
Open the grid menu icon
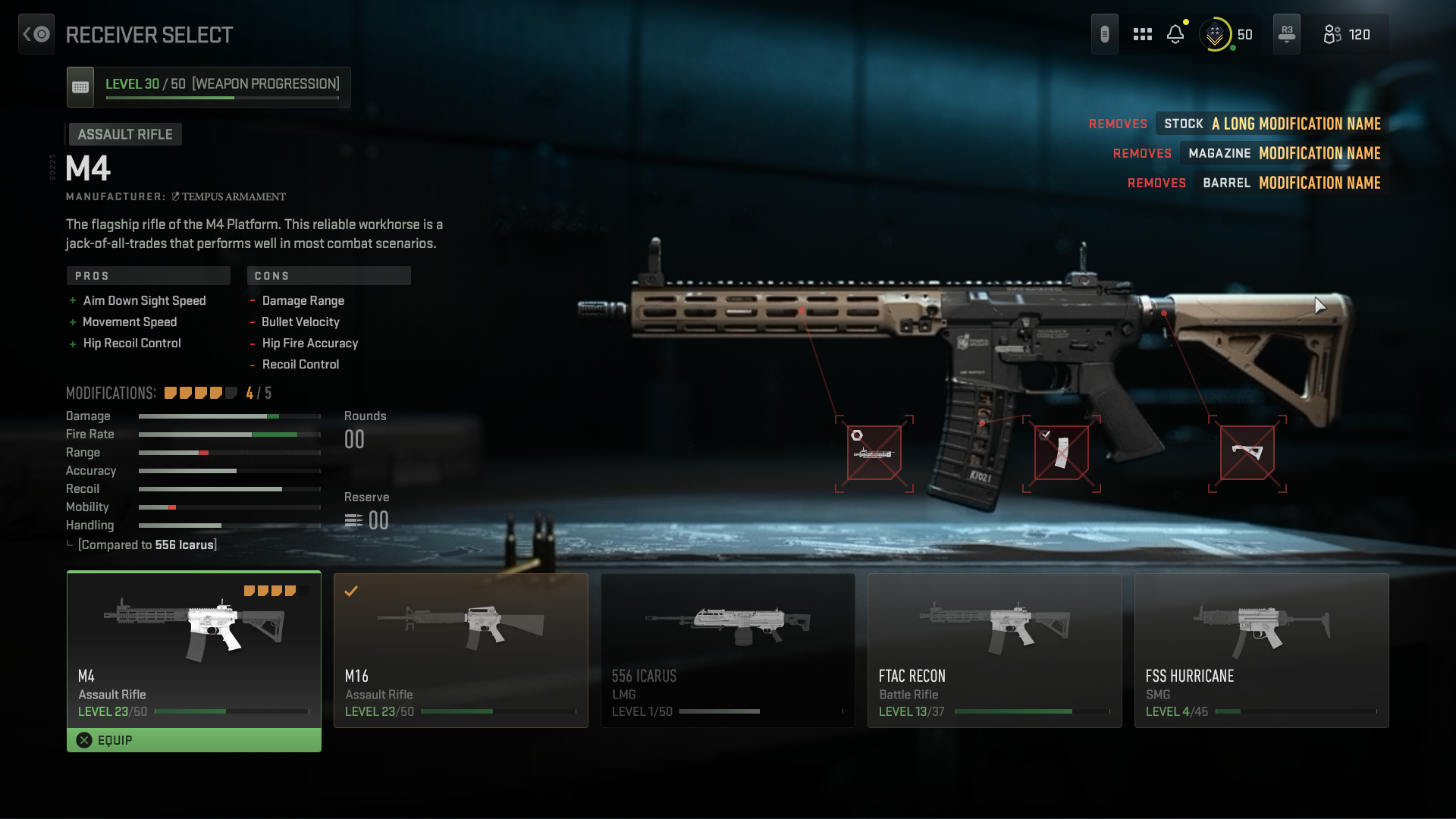click(x=1142, y=34)
